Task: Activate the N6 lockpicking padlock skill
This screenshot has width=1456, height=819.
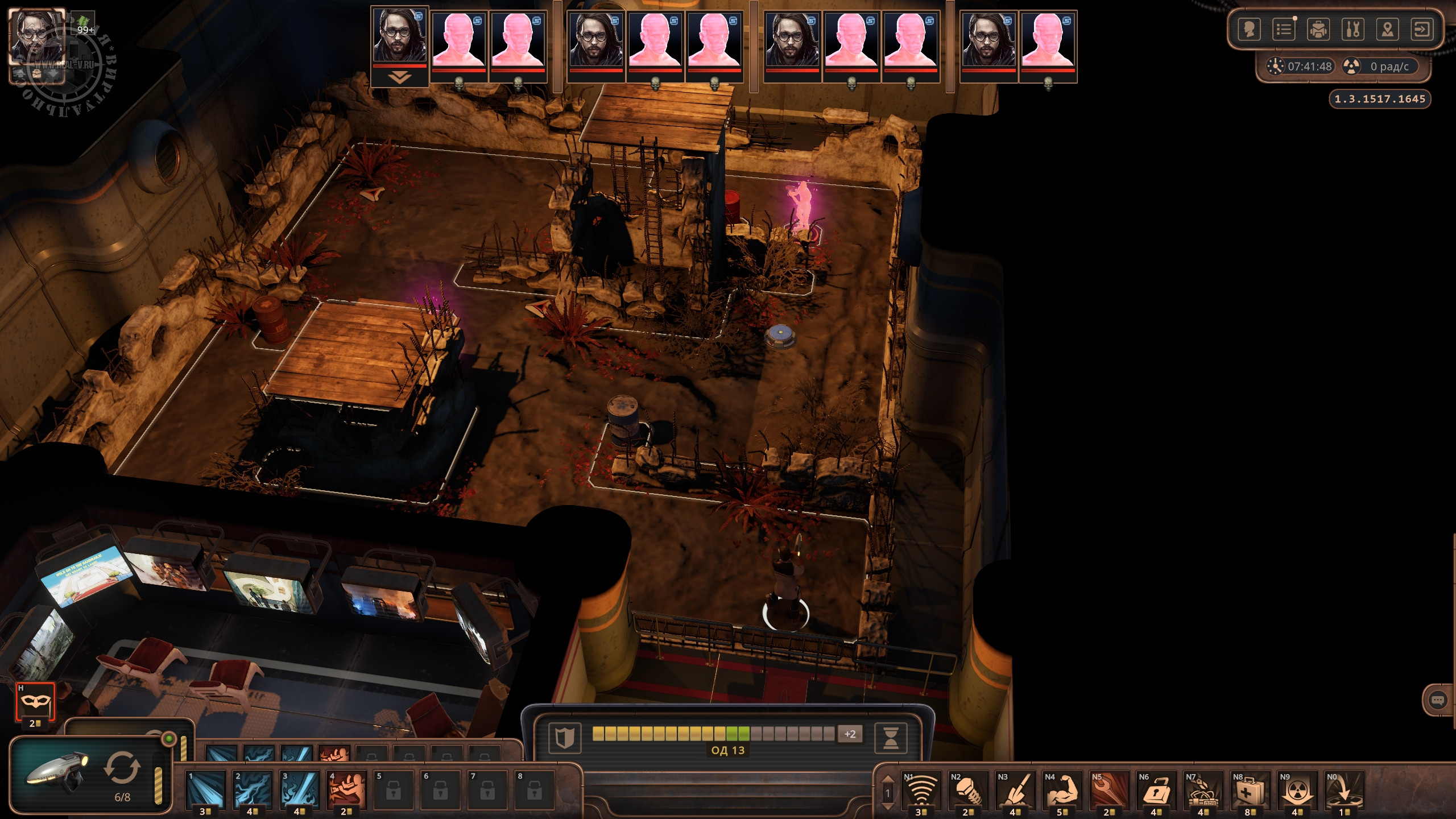Action: pyautogui.click(x=1156, y=791)
